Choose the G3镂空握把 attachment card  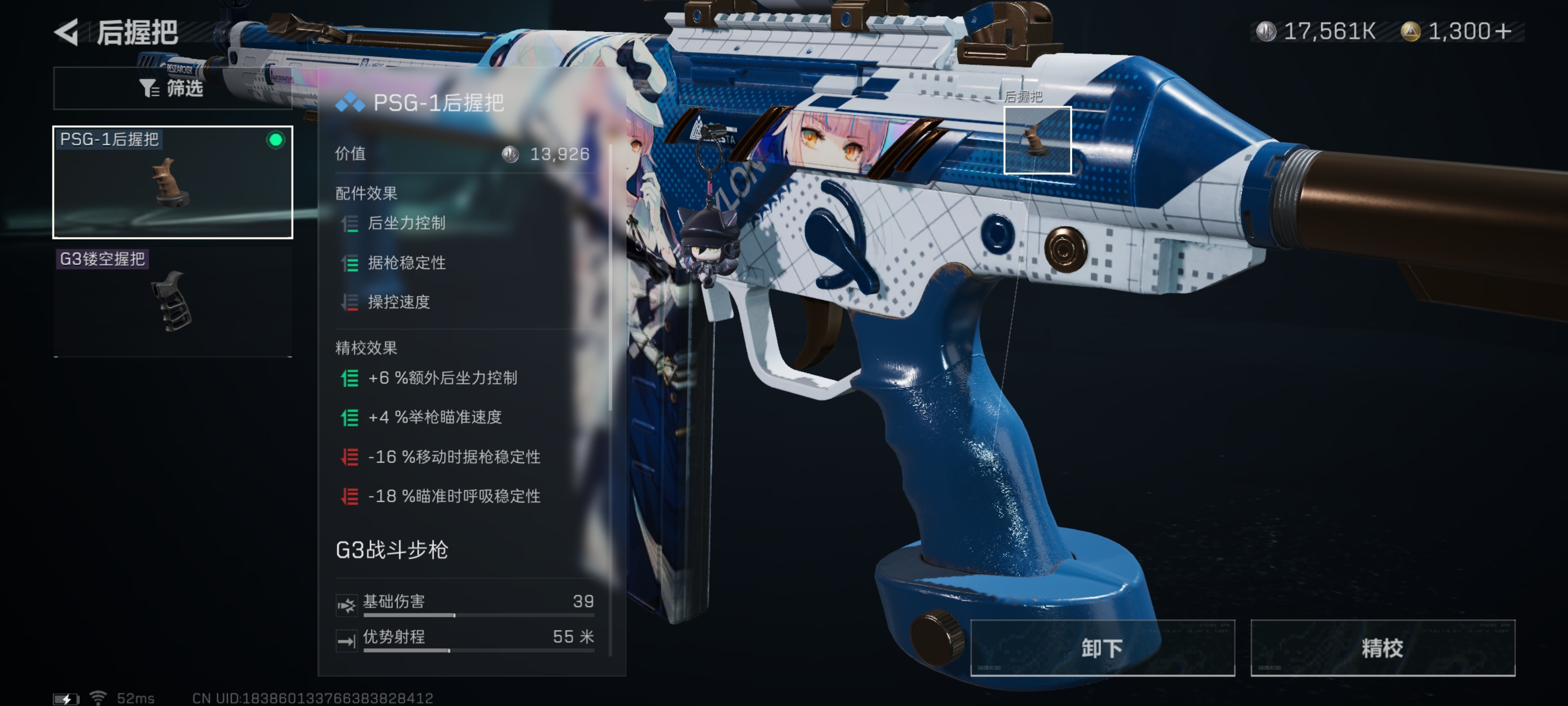[x=173, y=301]
